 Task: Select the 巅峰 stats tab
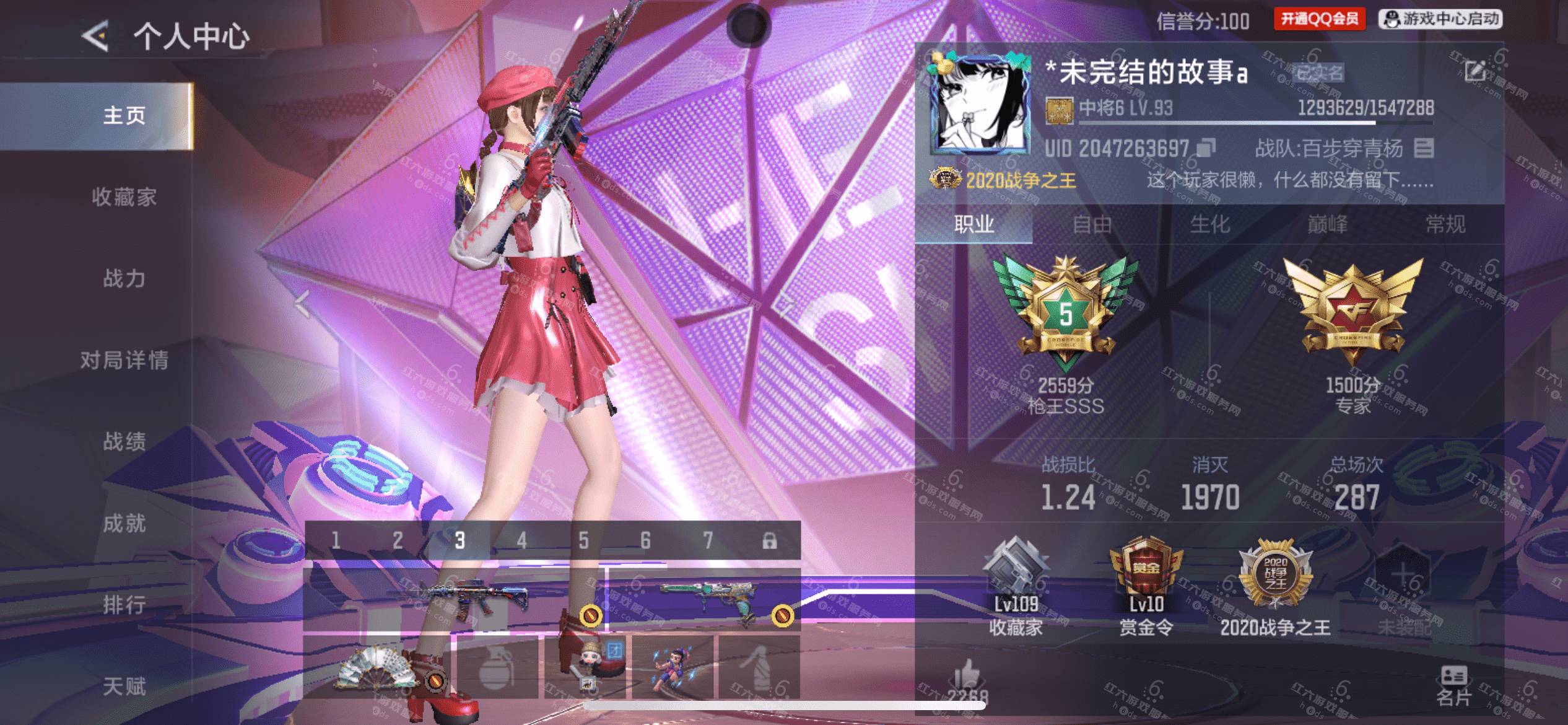click(1327, 224)
